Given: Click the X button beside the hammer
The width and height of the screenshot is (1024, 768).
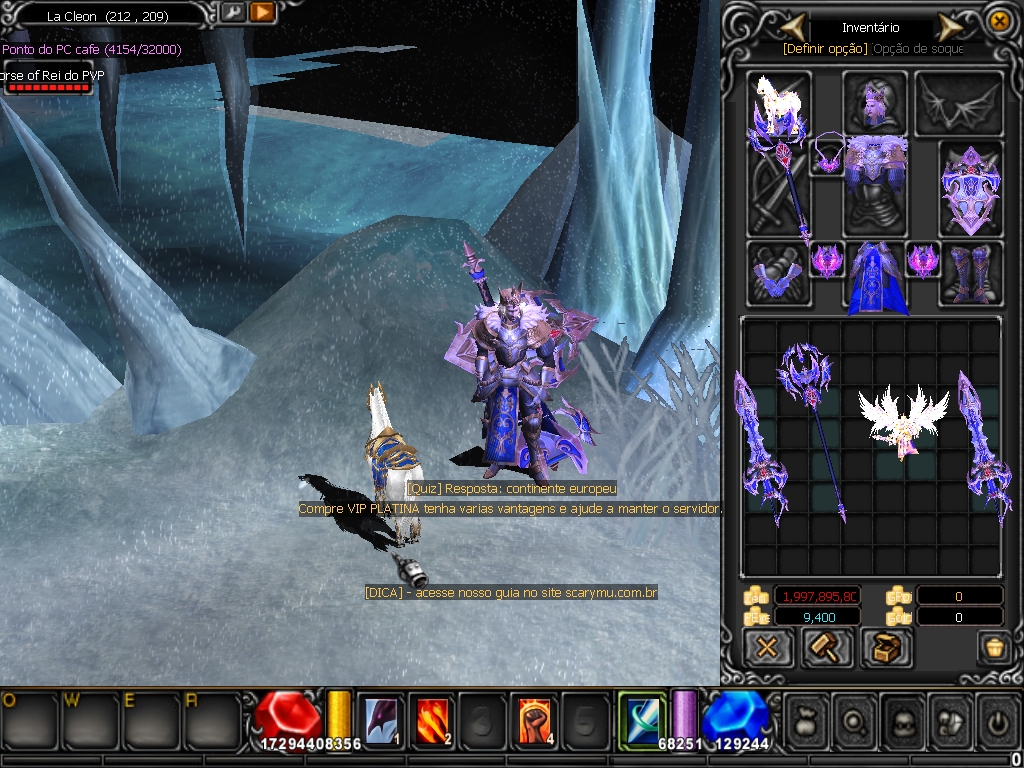Looking at the screenshot, I should tap(768, 647).
